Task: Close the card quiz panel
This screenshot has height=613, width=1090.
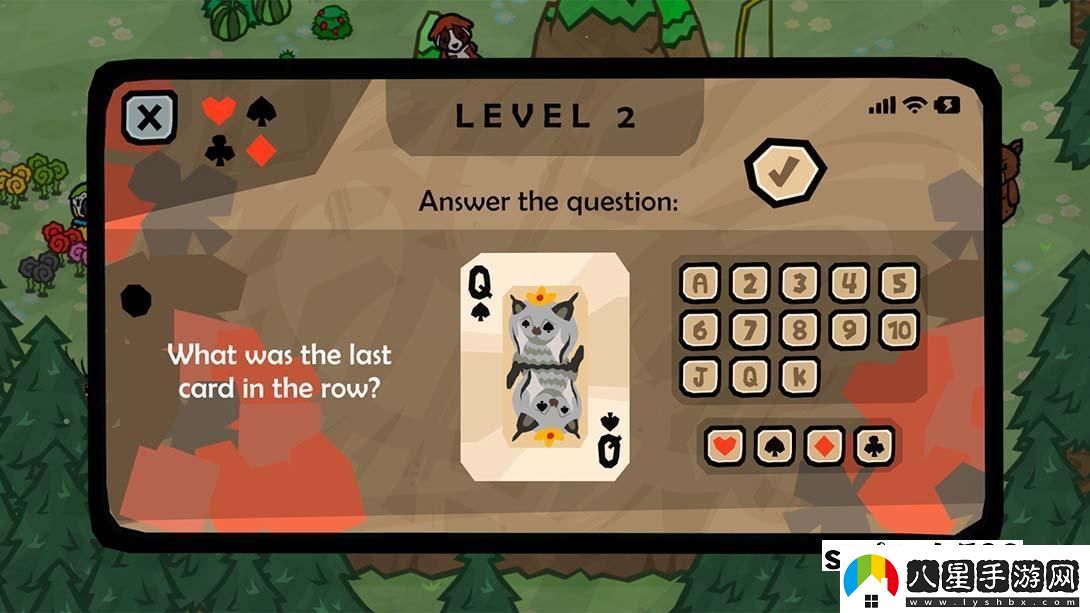Action: tap(149, 118)
